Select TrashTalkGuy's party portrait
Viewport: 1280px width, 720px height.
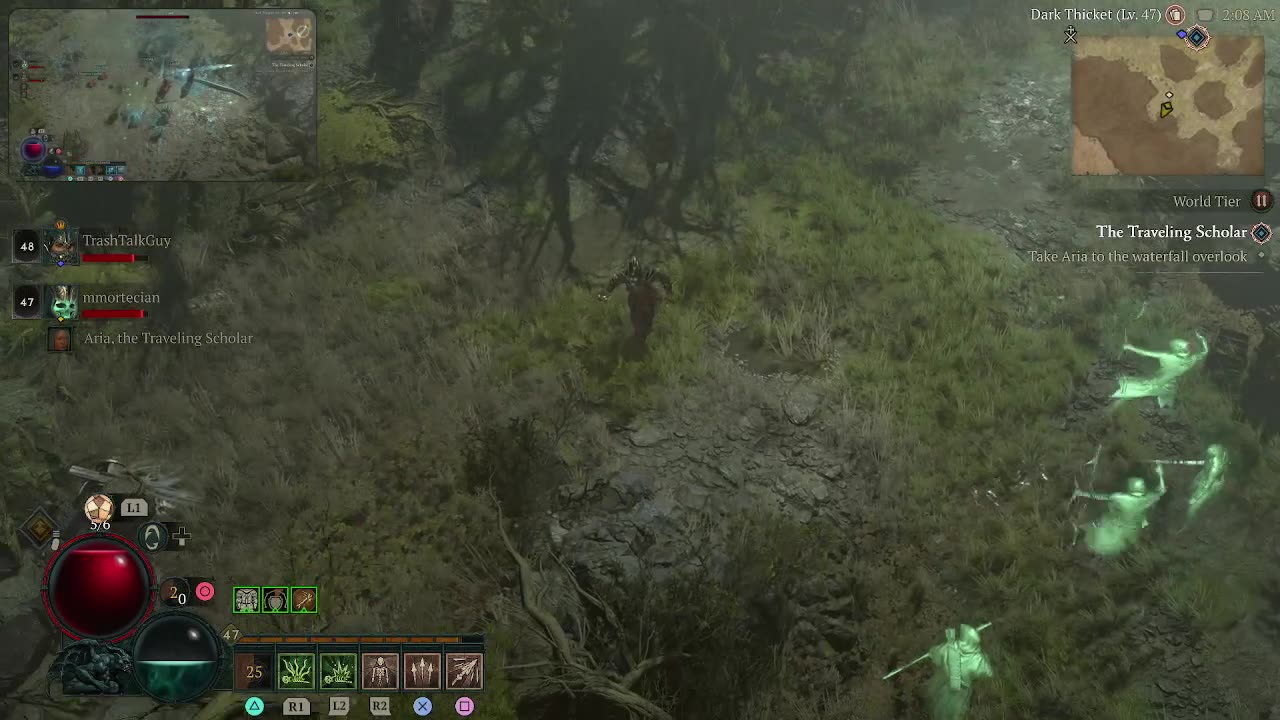(x=60, y=245)
